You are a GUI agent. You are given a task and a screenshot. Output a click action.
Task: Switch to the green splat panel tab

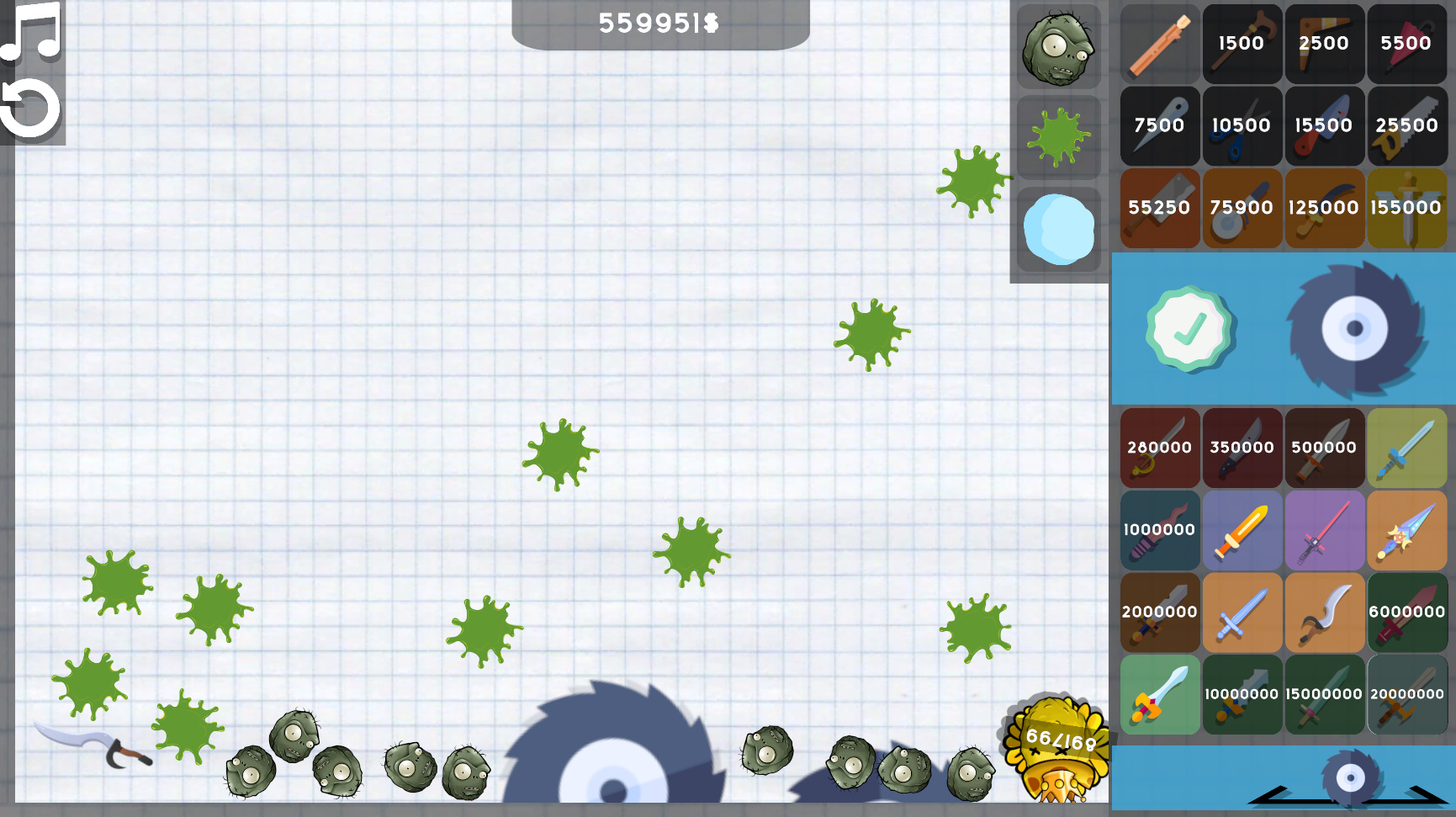point(1058,137)
